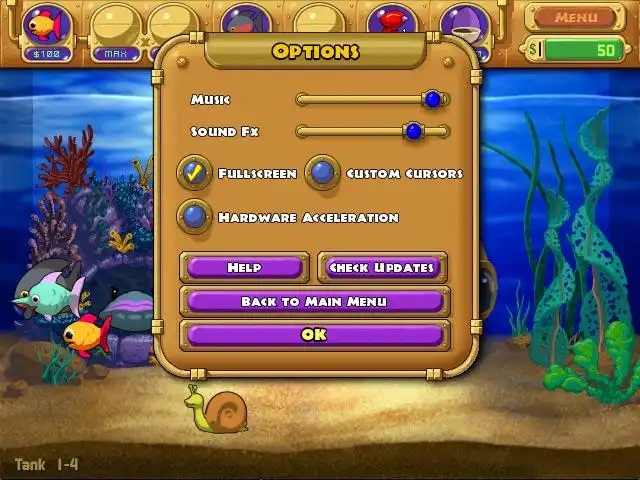Click the Music volume slider knob
Screen dimensions: 640x480
(432, 99)
